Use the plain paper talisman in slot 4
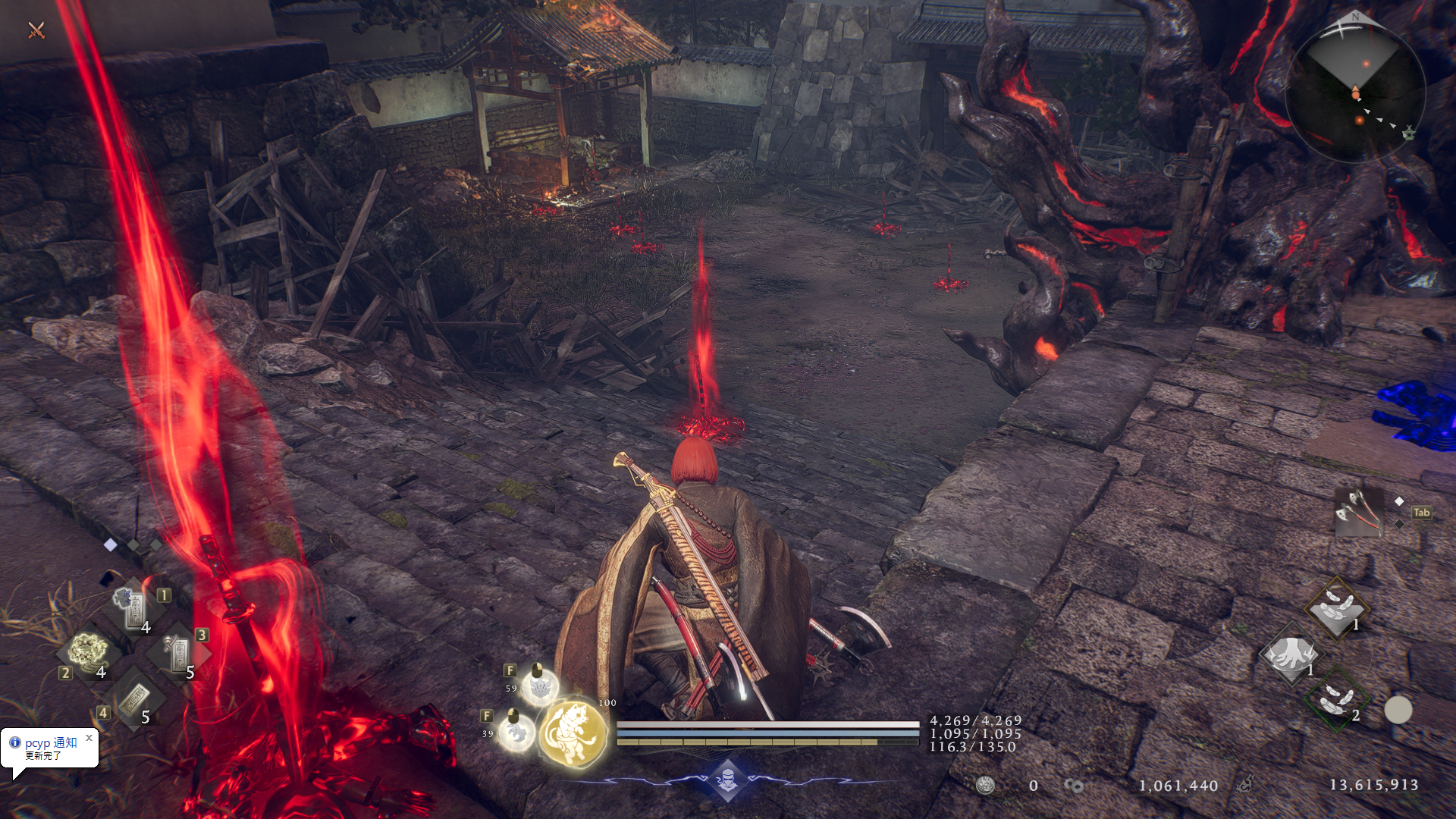 coord(135,698)
